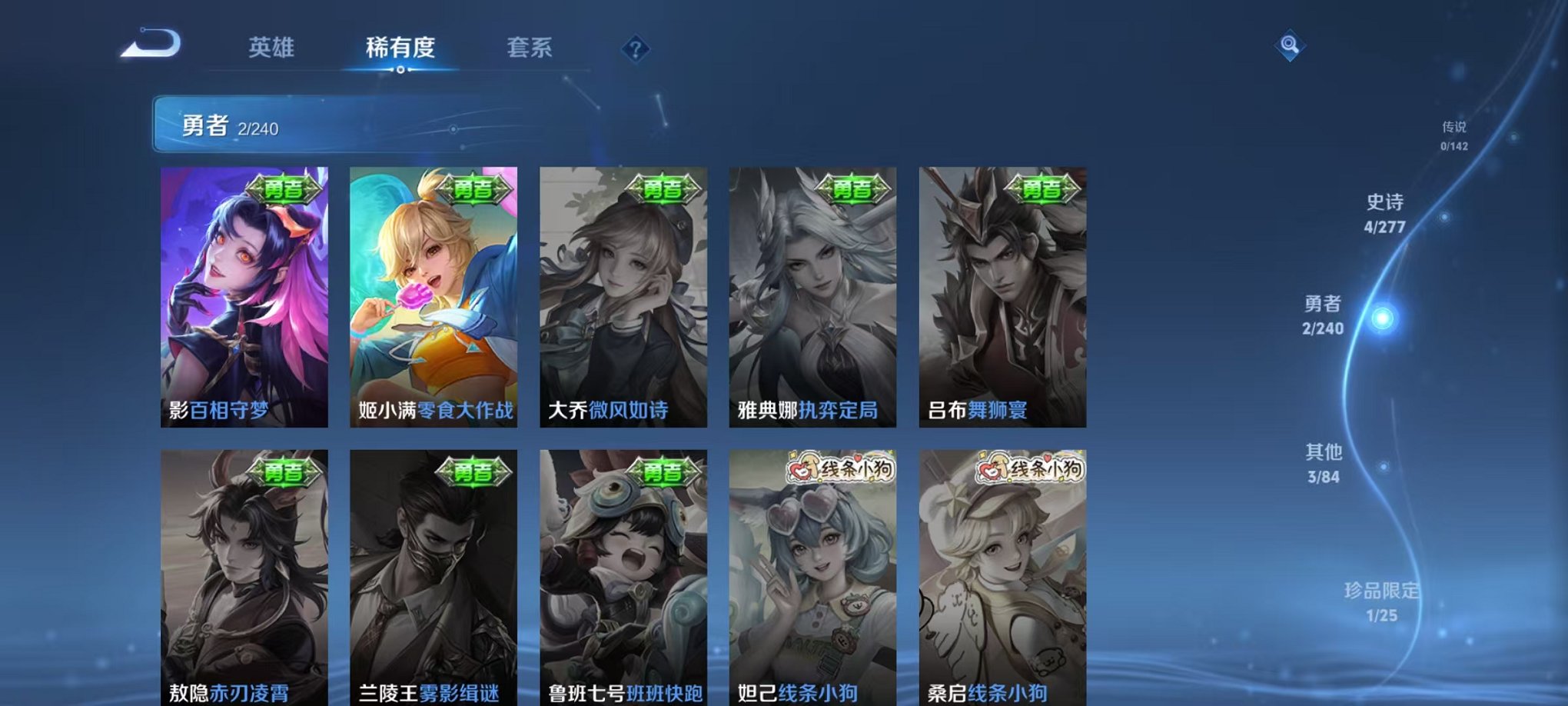Click the 勇者 badge on 姬小满's skin card

tap(477, 190)
